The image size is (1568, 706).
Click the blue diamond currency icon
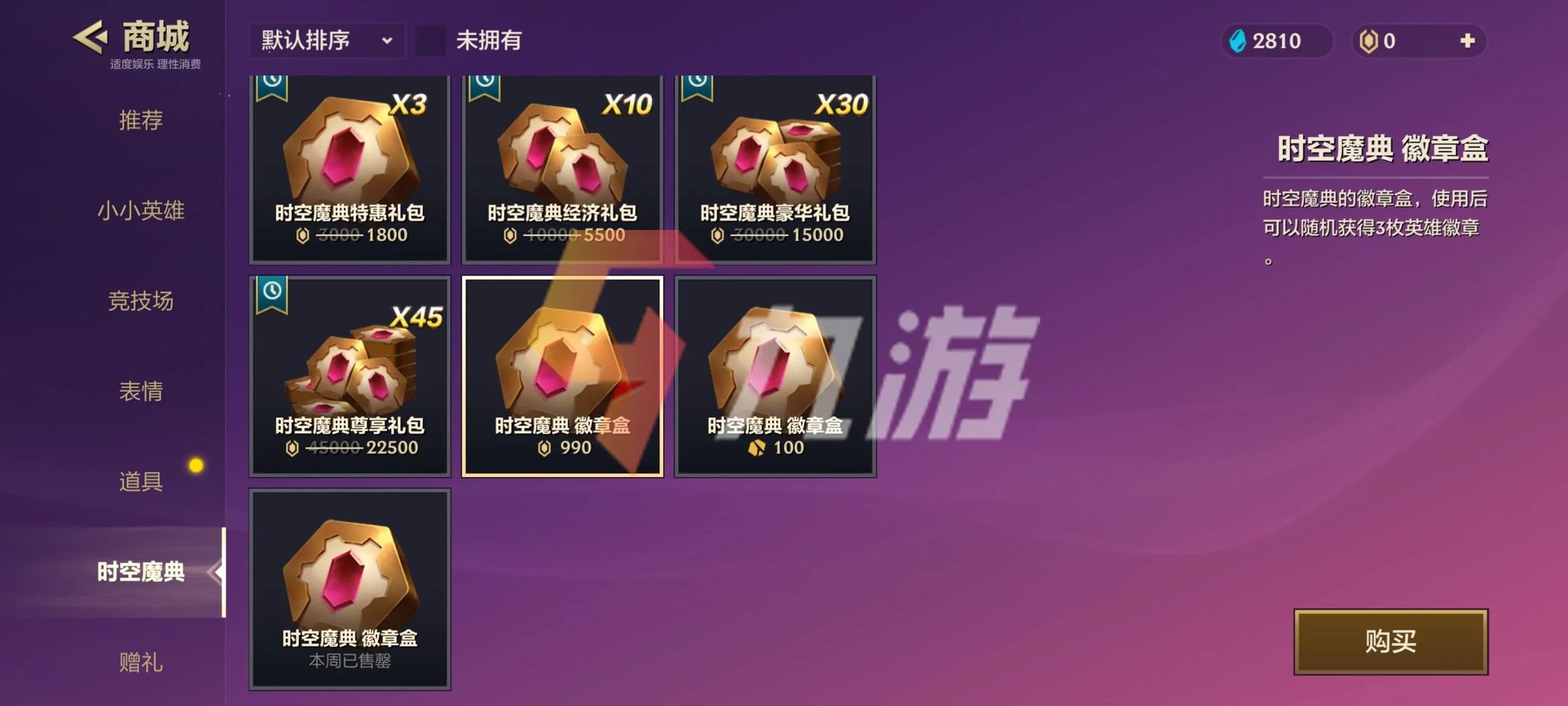coord(1238,39)
